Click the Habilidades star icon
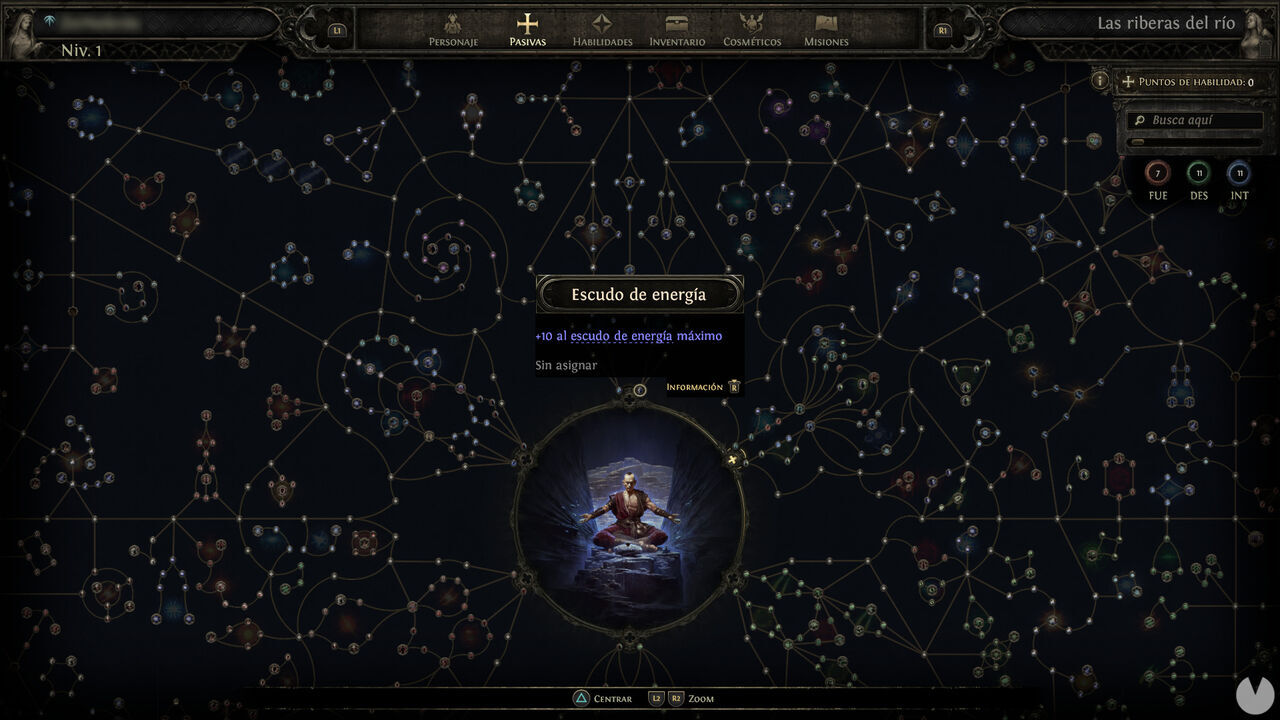1280x720 pixels. pyautogui.click(x=602, y=22)
